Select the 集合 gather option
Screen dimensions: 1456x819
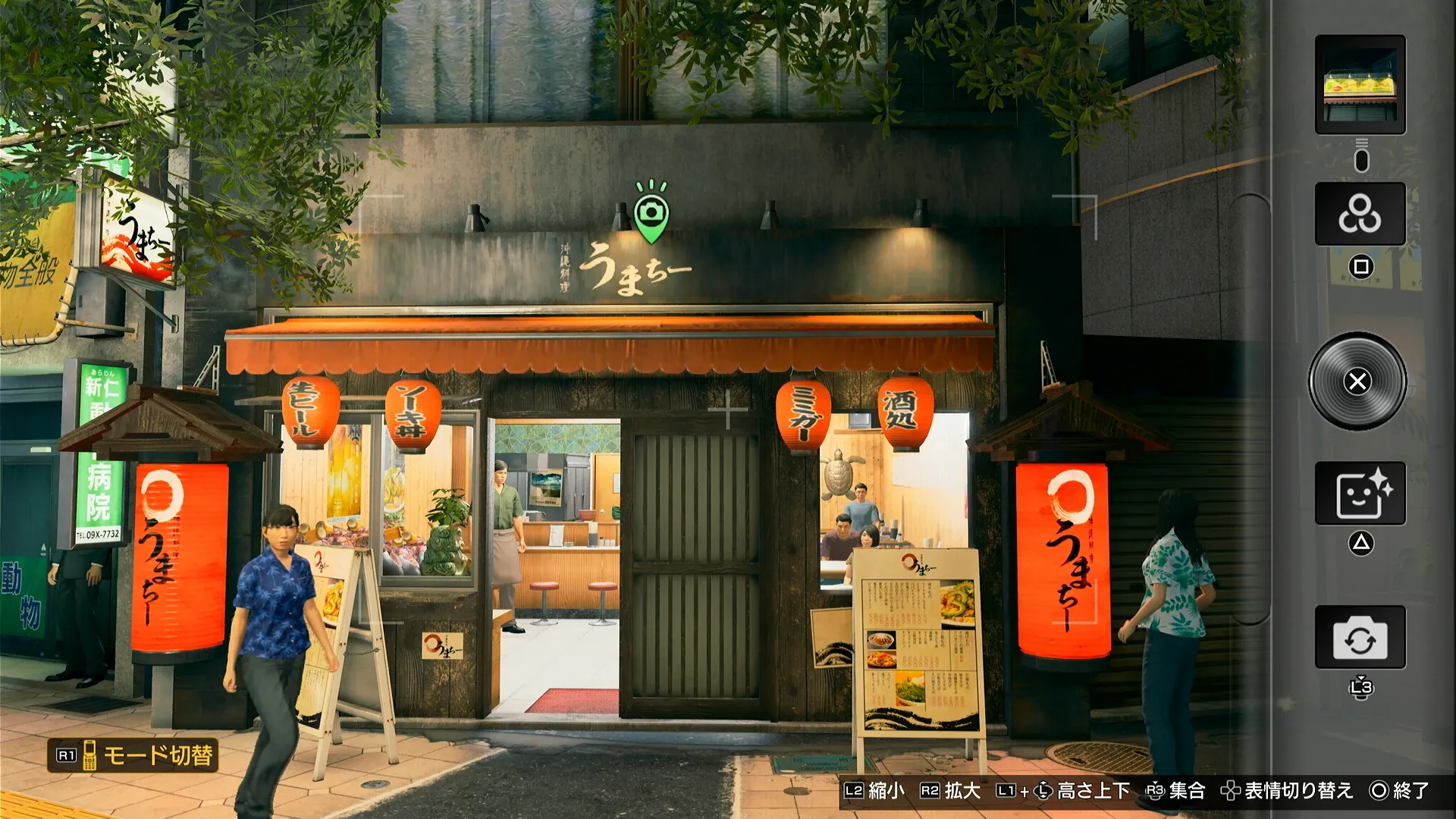click(x=1187, y=790)
